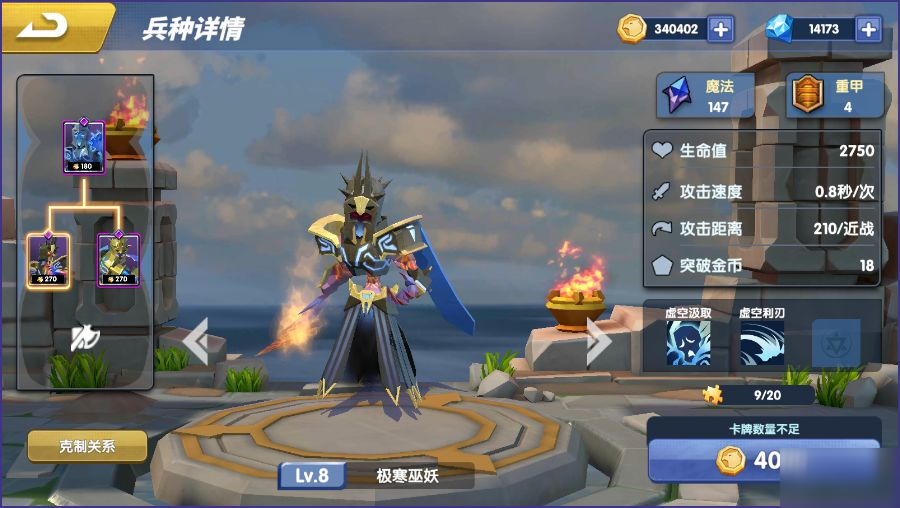900x508 pixels.
Task: Inspect the 重甲 heavy armor stat badge
Action: click(x=834, y=96)
